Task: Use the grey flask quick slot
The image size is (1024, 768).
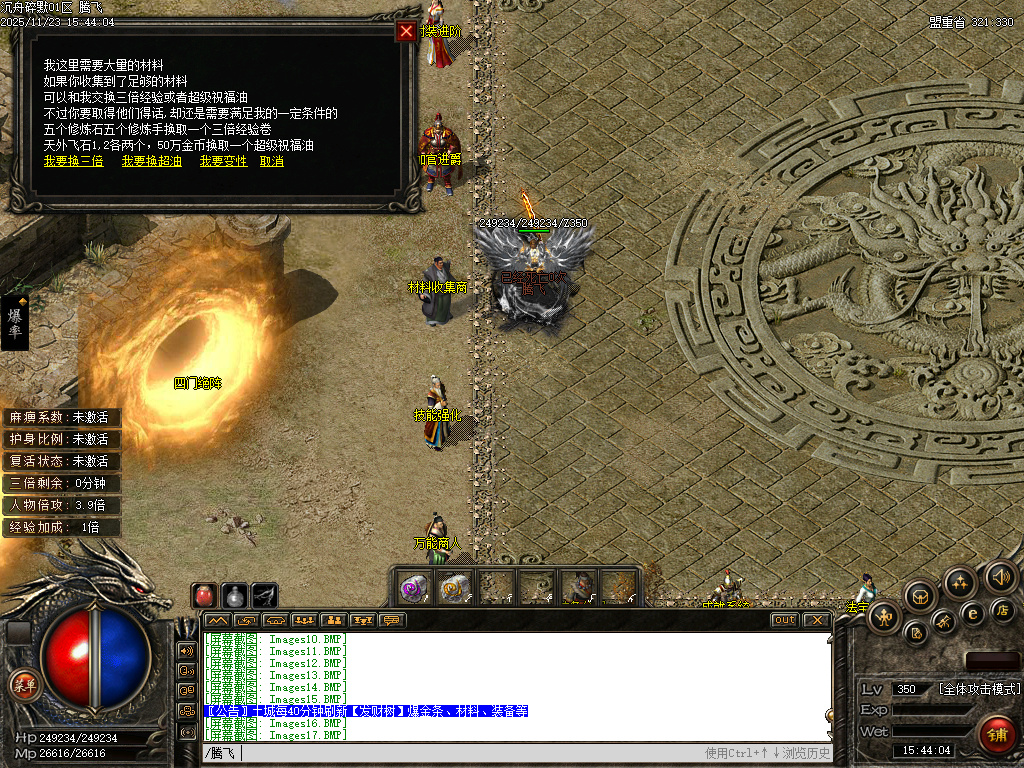Action: pos(235,595)
